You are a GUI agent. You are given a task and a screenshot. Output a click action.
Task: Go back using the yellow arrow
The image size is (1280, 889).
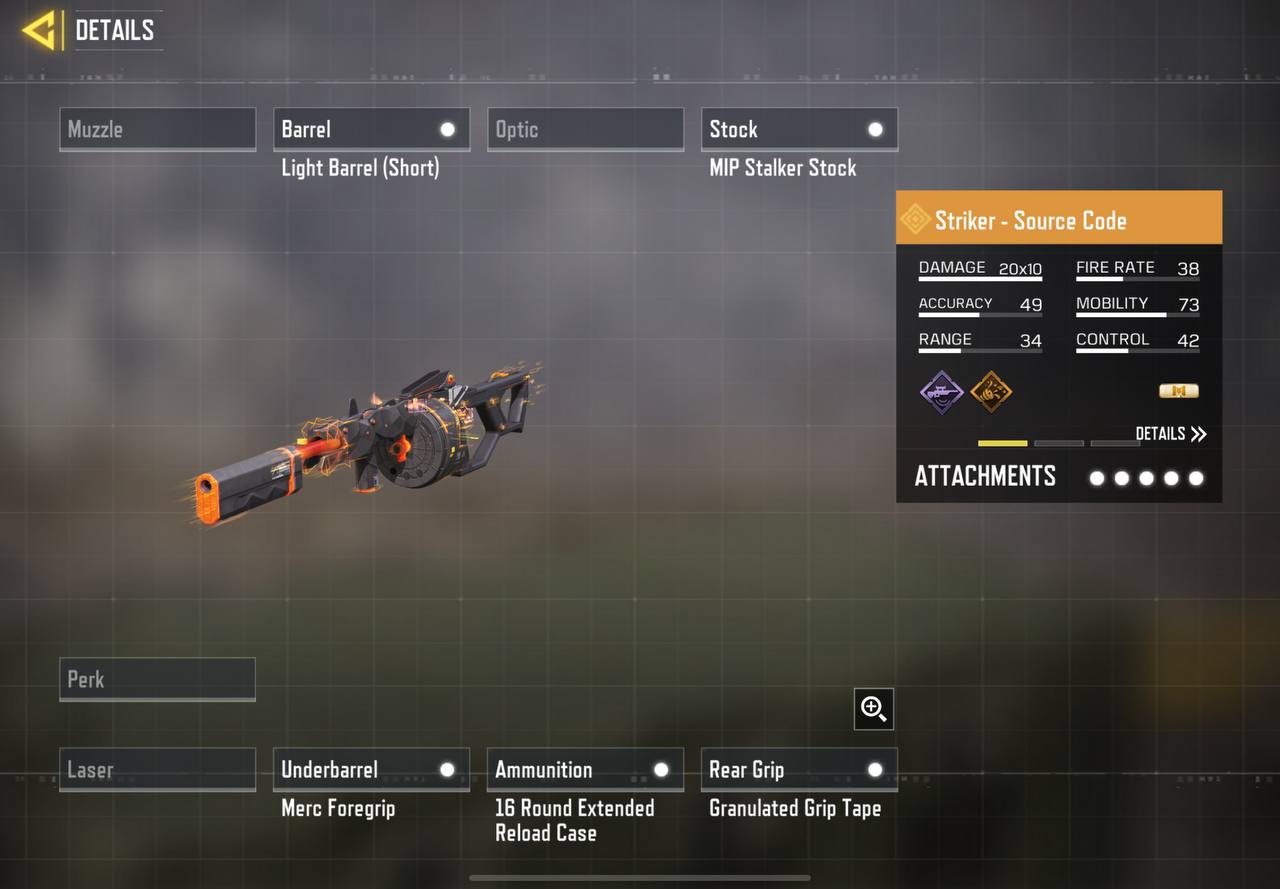(x=39, y=31)
